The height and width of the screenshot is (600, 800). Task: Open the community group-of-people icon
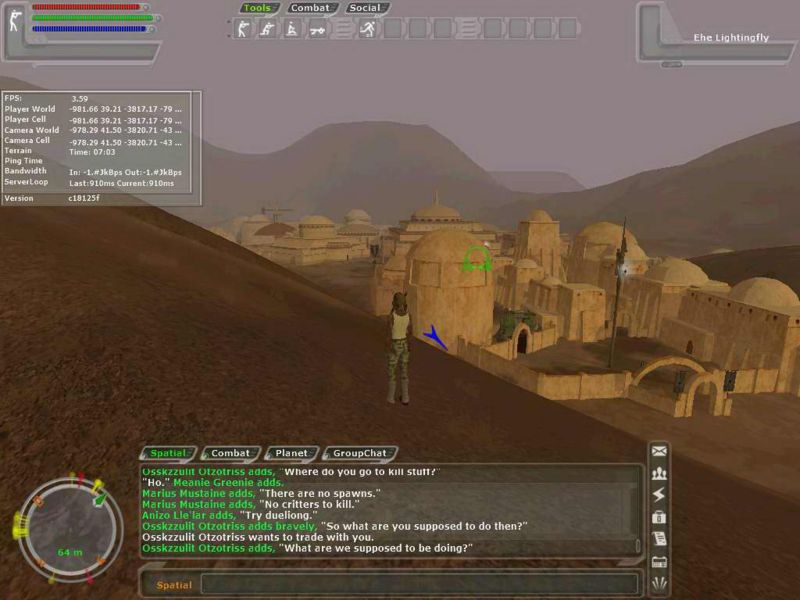(659, 474)
